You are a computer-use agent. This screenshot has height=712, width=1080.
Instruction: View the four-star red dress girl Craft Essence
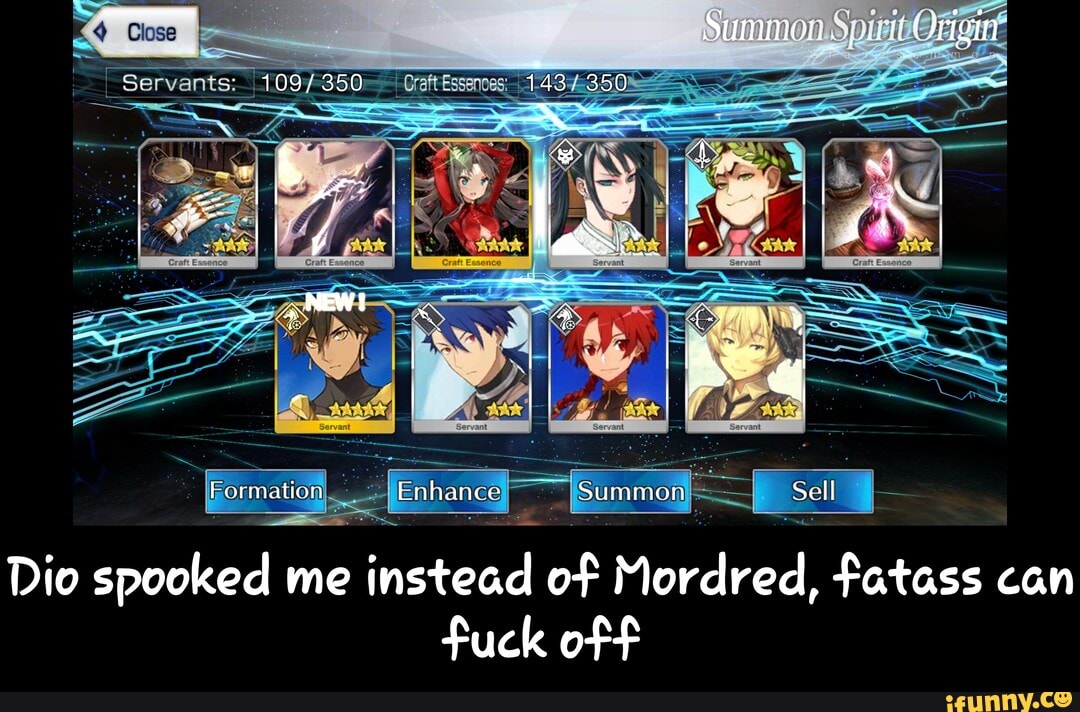[x=471, y=204]
